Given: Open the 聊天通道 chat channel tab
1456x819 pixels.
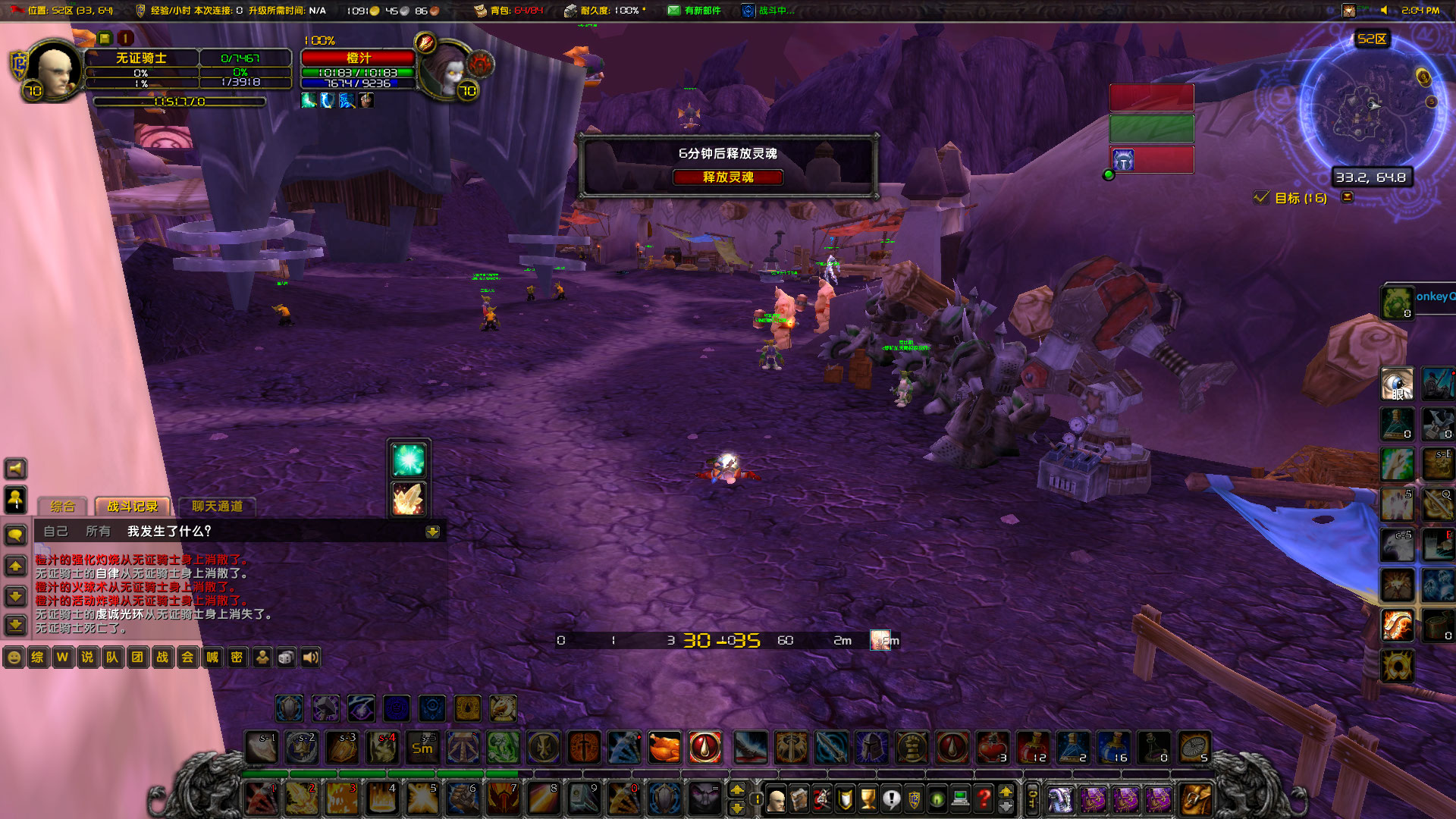Looking at the screenshot, I should (217, 507).
